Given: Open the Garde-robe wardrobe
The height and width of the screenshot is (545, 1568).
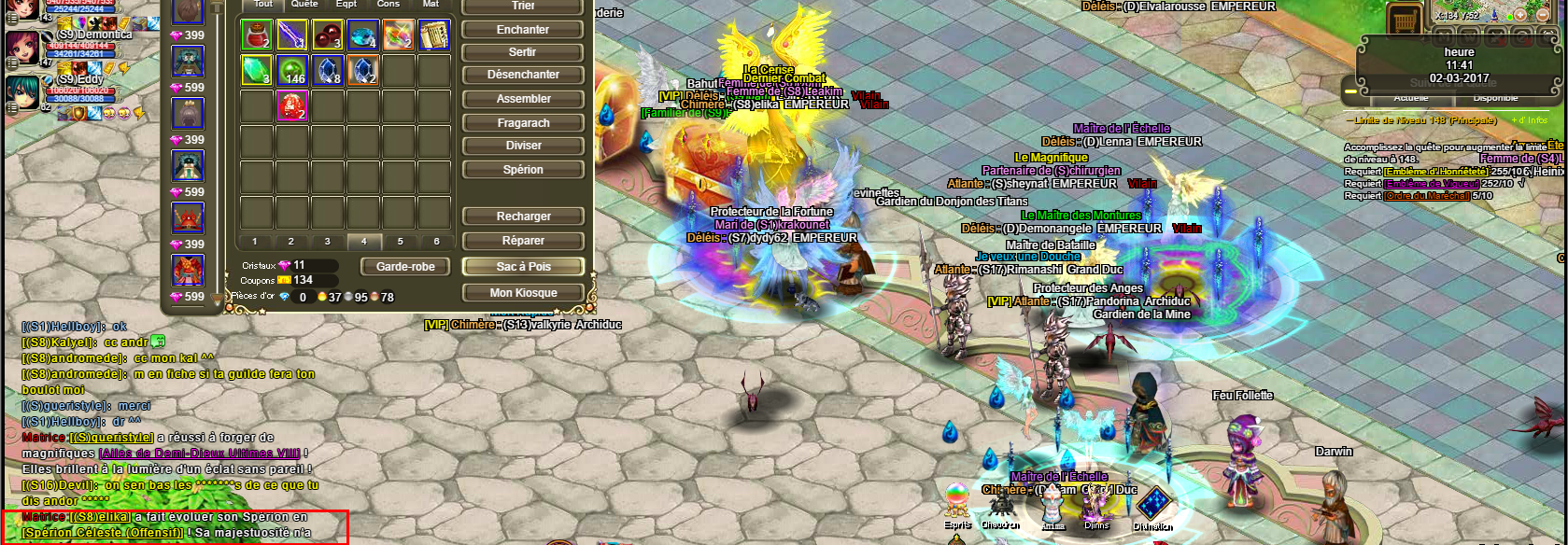Looking at the screenshot, I should coord(405,267).
